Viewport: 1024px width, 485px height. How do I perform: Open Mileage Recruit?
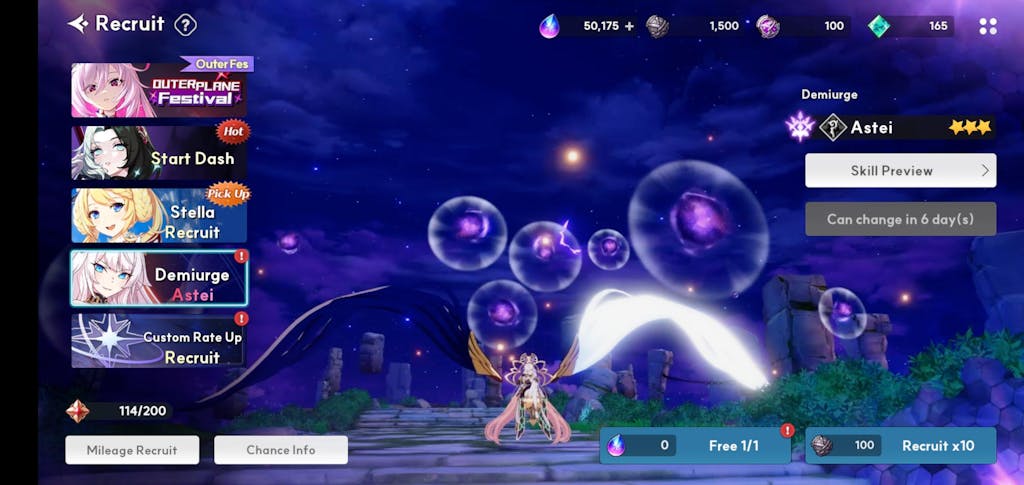(x=132, y=450)
